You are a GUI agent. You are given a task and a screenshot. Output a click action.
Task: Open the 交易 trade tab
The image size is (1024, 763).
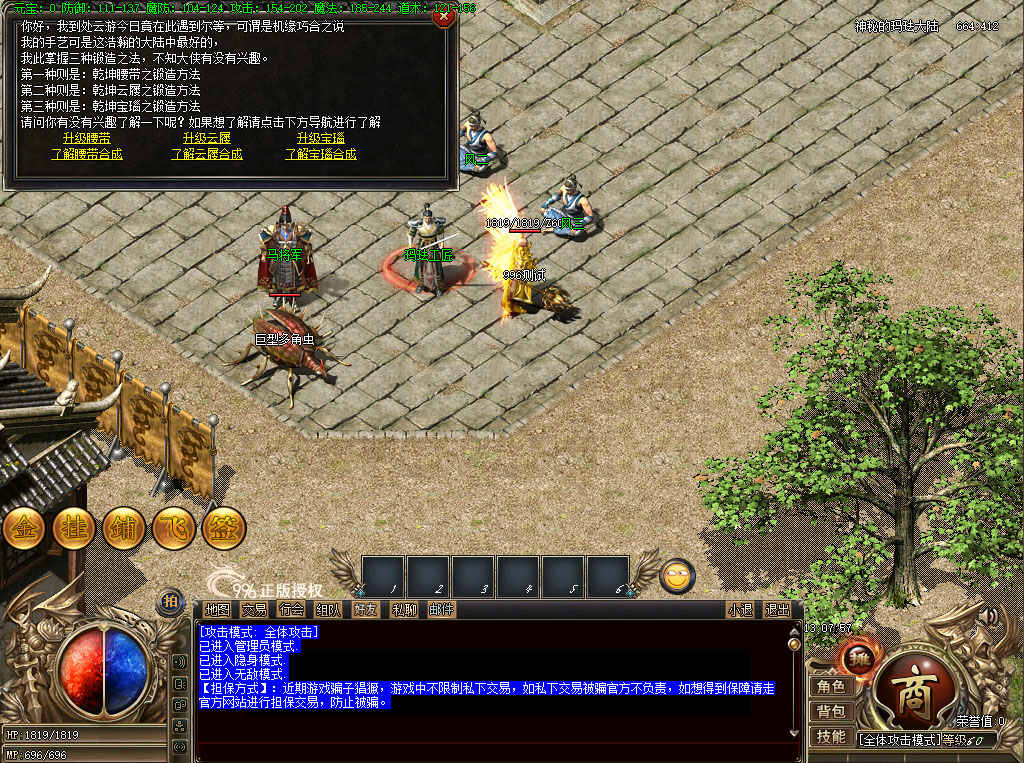tap(254, 609)
